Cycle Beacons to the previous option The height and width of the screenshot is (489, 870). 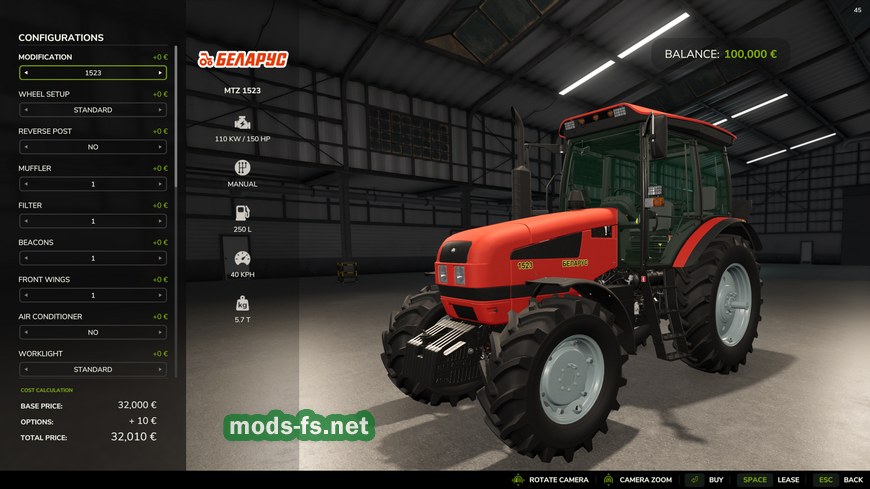click(x=26, y=258)
